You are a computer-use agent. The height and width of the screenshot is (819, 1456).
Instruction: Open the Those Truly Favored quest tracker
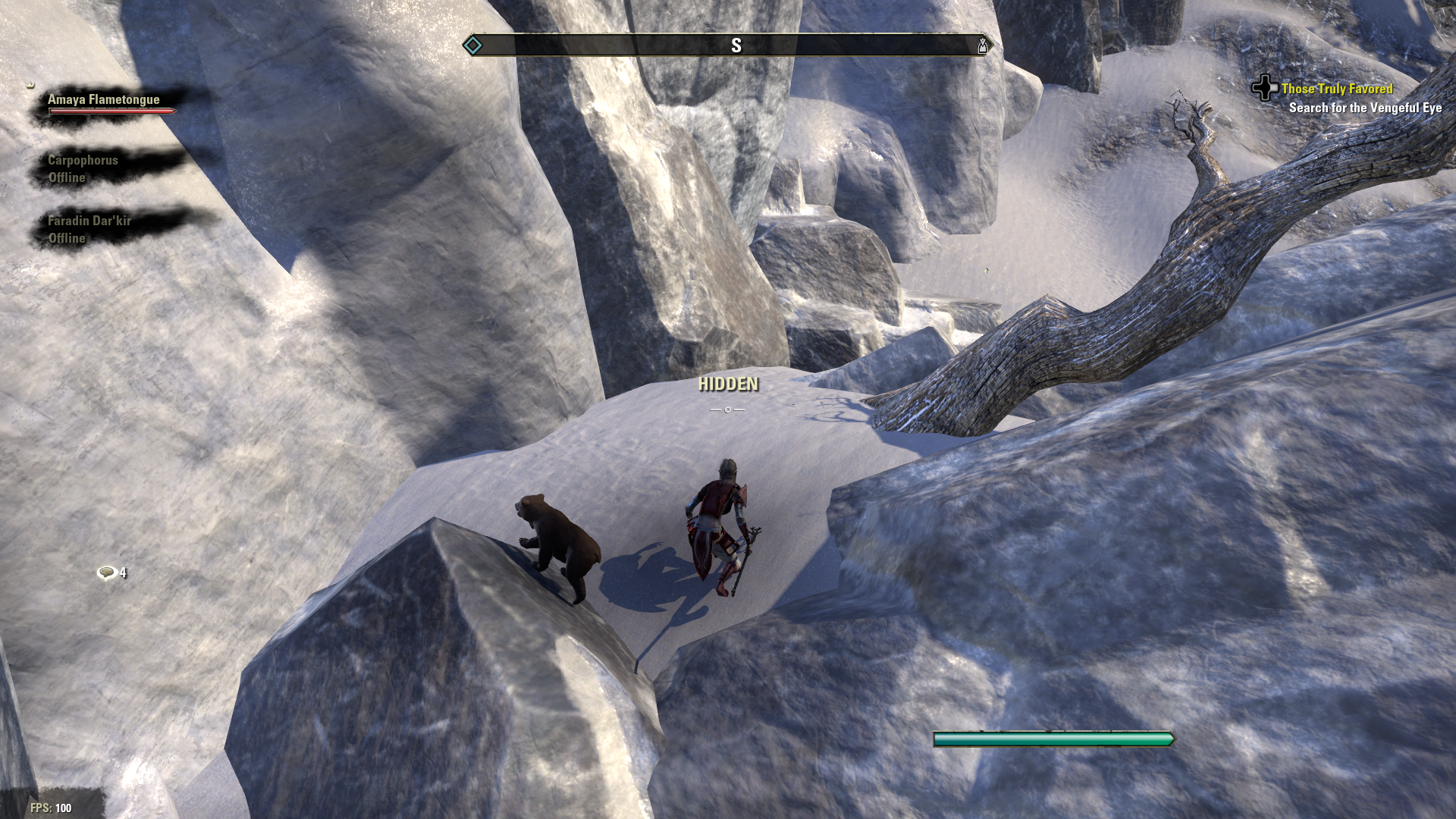point(1336,89)
